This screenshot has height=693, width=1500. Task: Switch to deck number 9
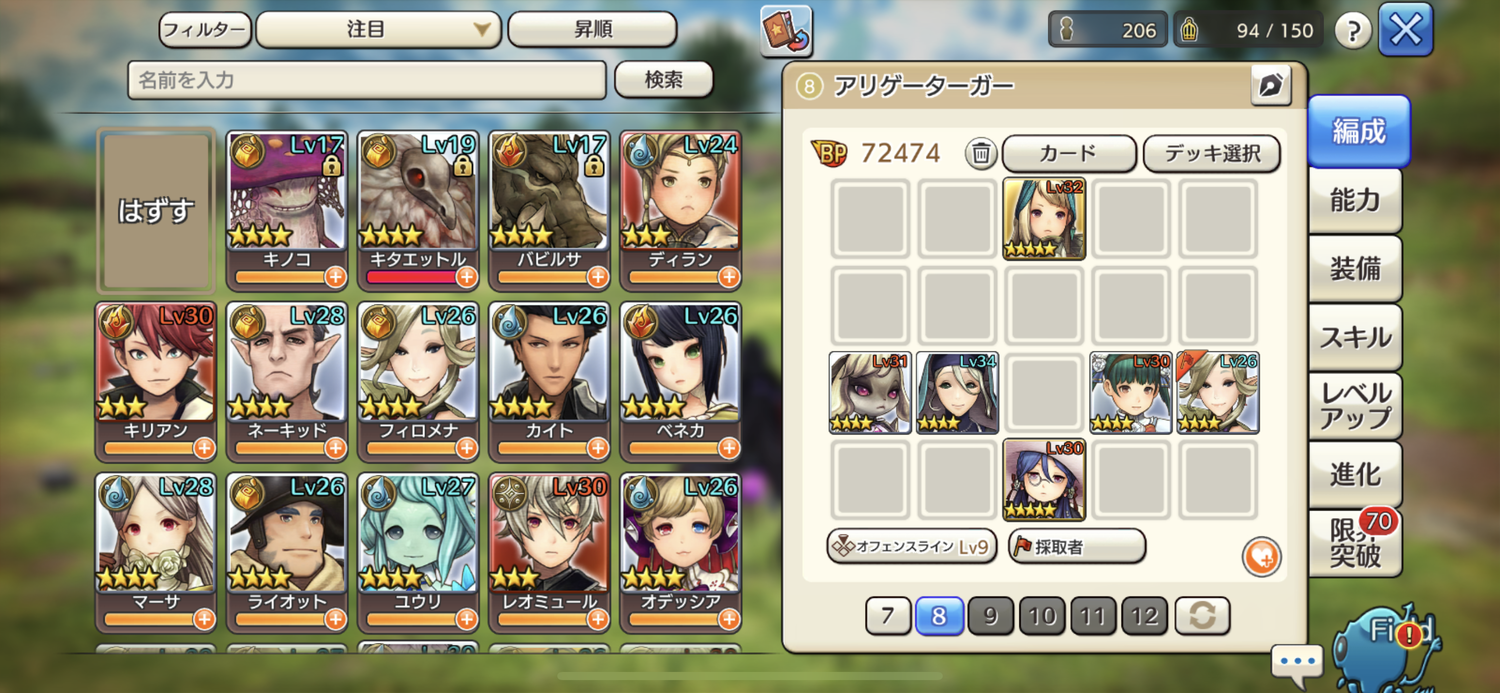point(990,616)
